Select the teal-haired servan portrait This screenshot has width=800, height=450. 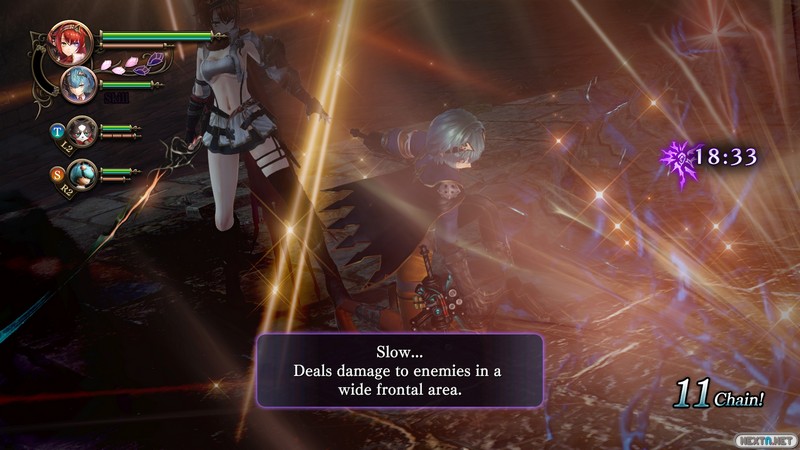coord(82,173)
